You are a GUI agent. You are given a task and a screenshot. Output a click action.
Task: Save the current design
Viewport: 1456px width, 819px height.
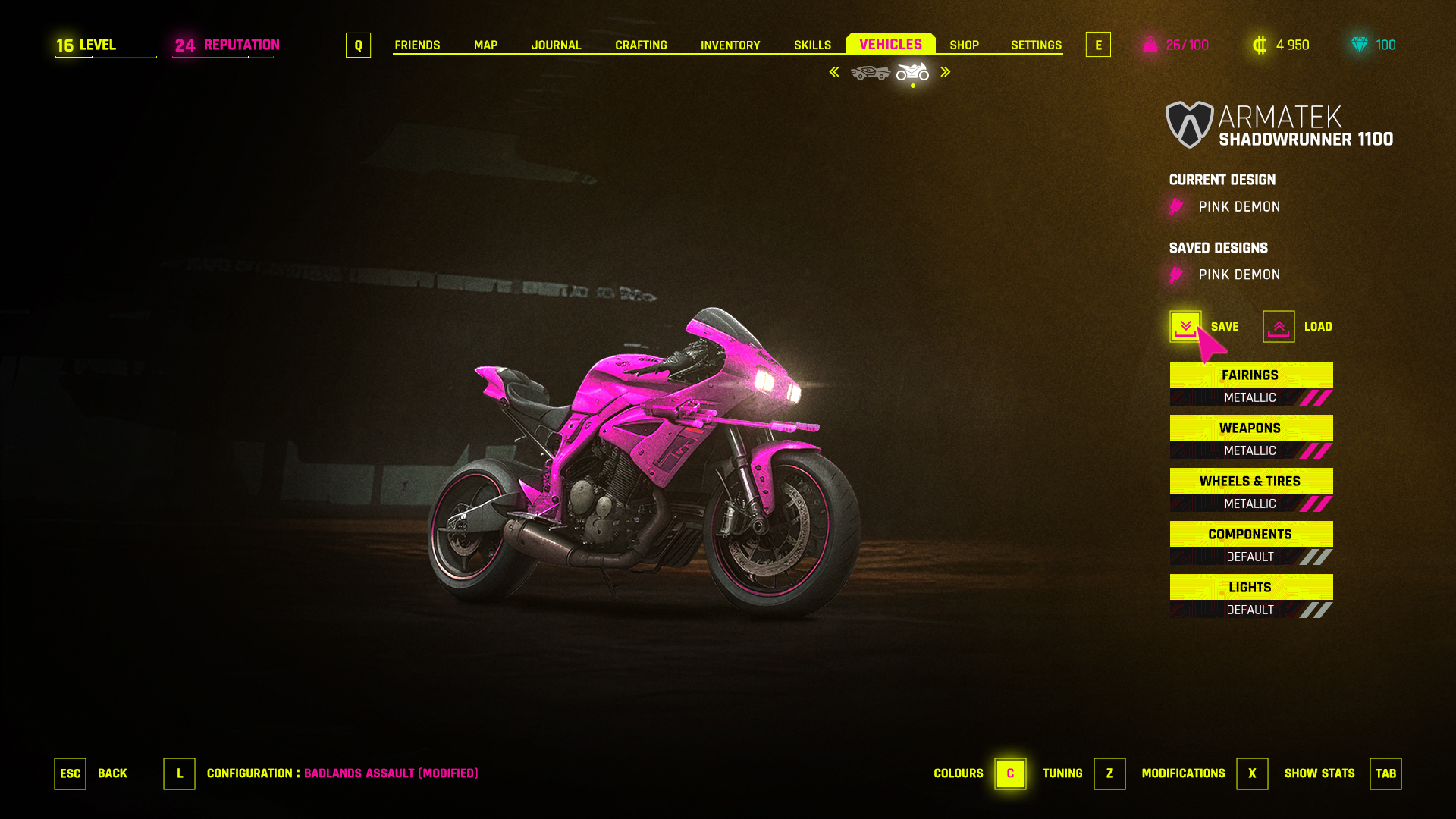1185,327
